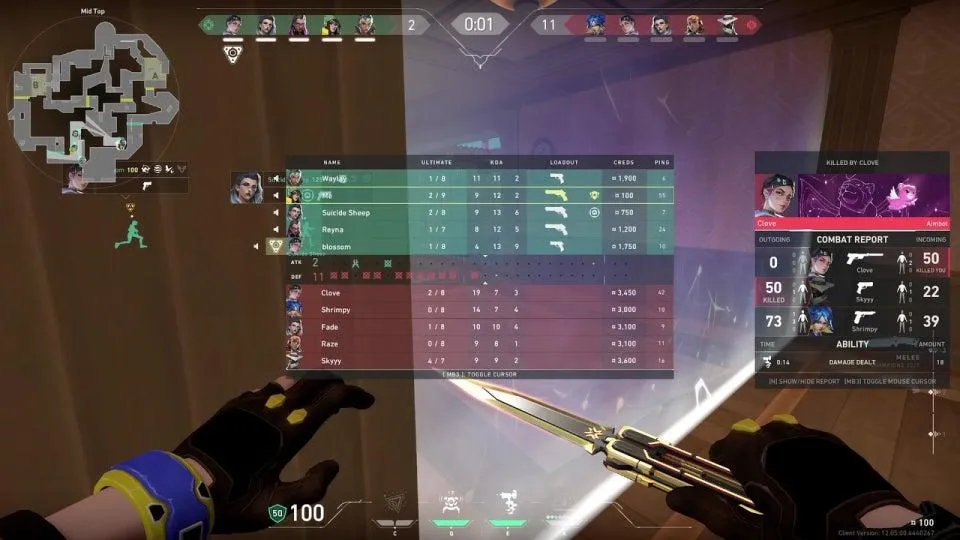960x540 pixels.
Task: Select Clove's row in the scoreboard
Action: (x=480, y=293)
